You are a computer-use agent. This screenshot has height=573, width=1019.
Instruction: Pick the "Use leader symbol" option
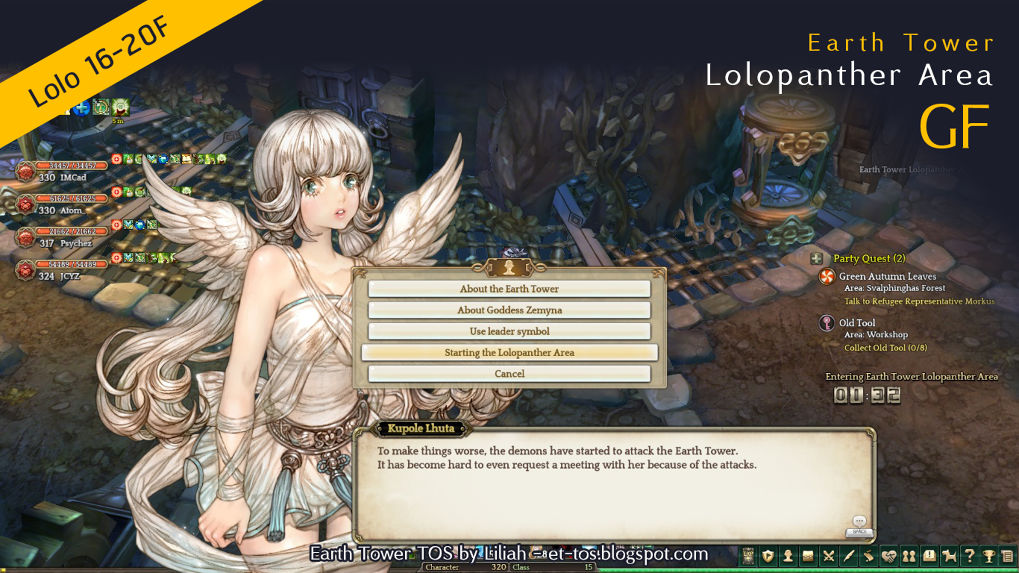(509, 331)
